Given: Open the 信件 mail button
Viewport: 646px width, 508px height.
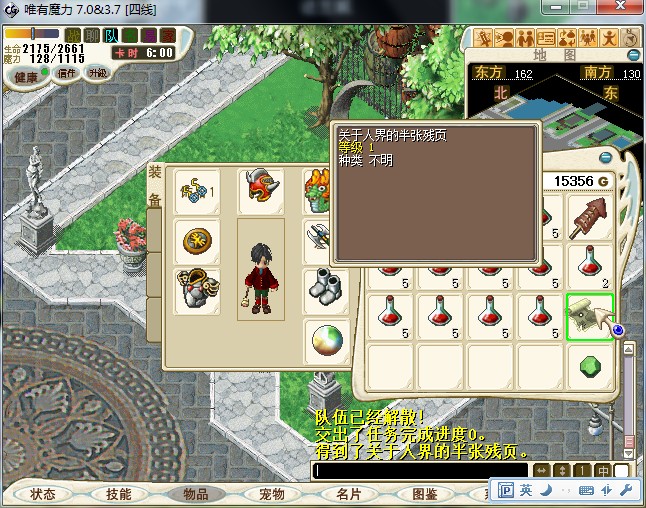Looking at the screenshot, I should [x=67, y=73].
